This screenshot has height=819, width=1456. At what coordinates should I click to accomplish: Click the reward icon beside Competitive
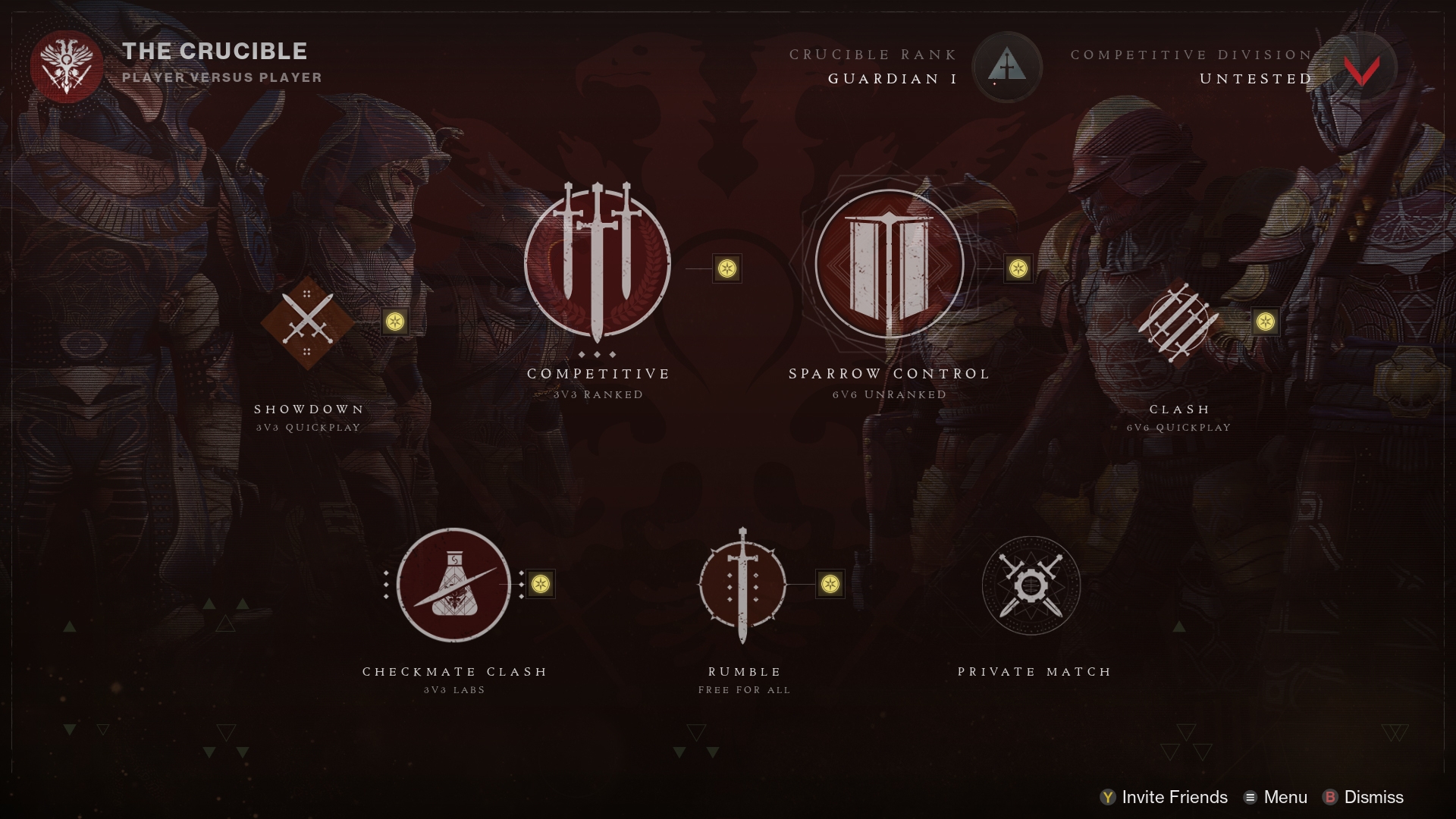(x=727, y=268)
